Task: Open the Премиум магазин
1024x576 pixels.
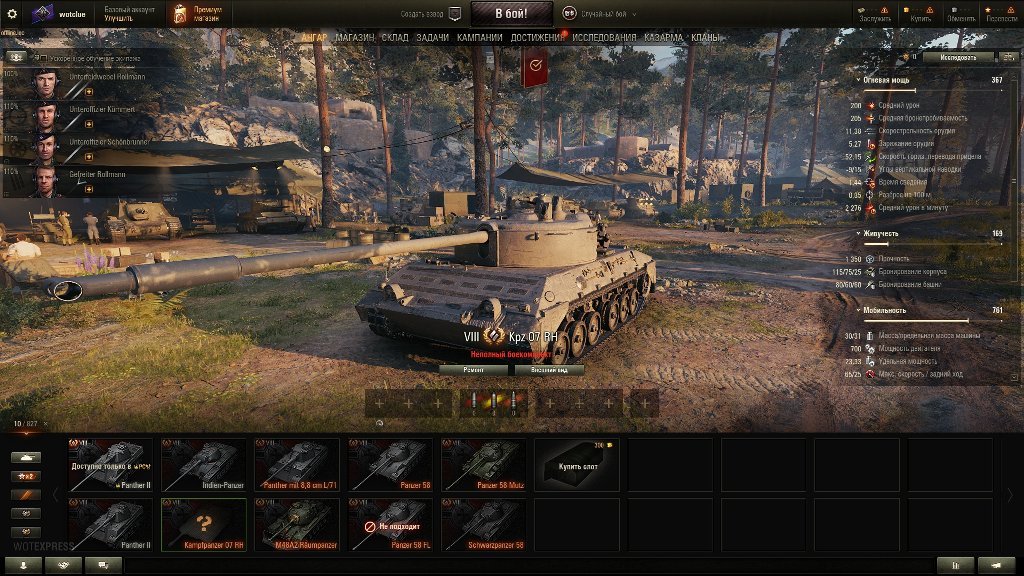Action: [193, 14]
